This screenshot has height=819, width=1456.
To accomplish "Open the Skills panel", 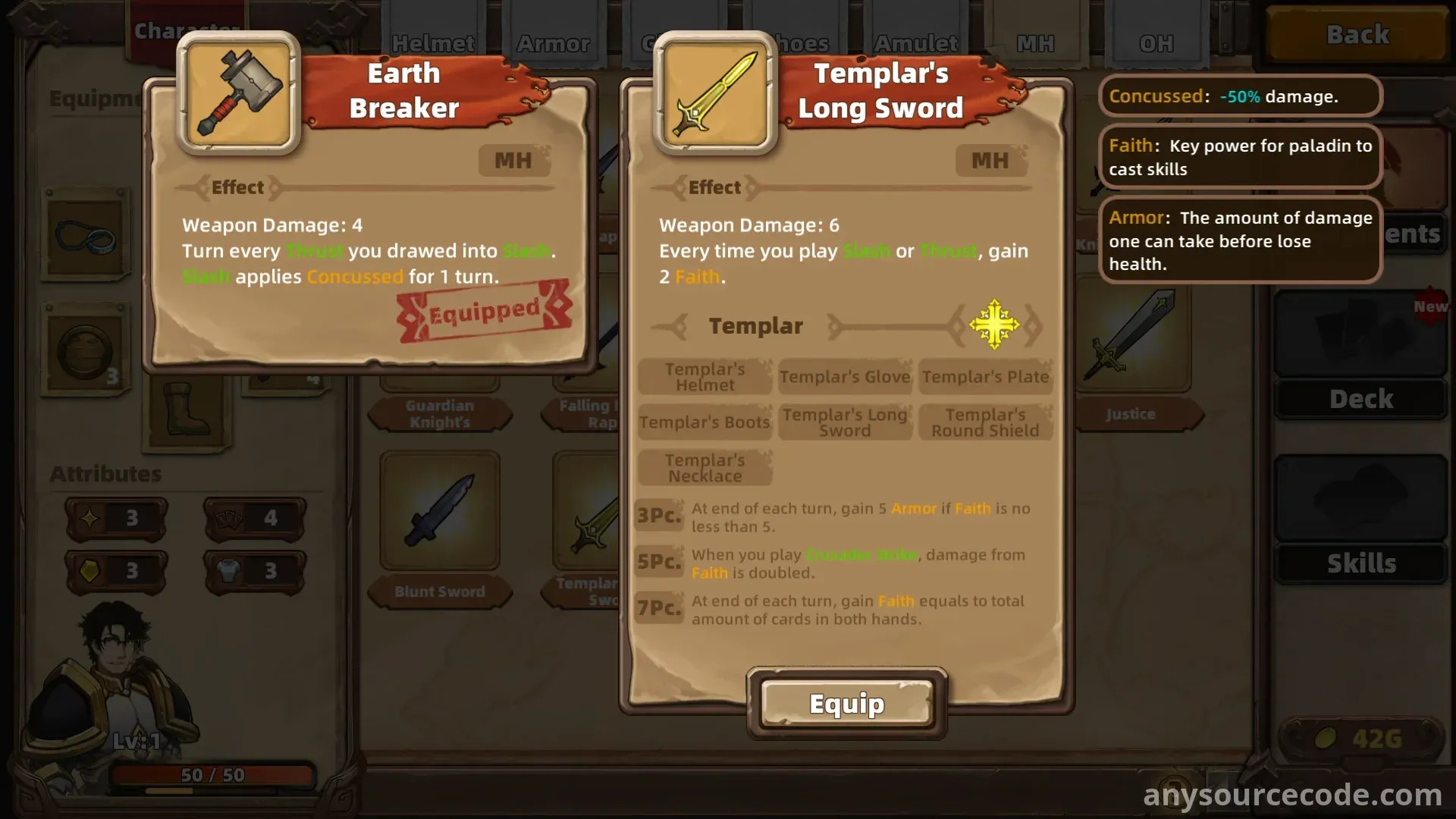I will pyautogui.click(x=1360, y=563).
